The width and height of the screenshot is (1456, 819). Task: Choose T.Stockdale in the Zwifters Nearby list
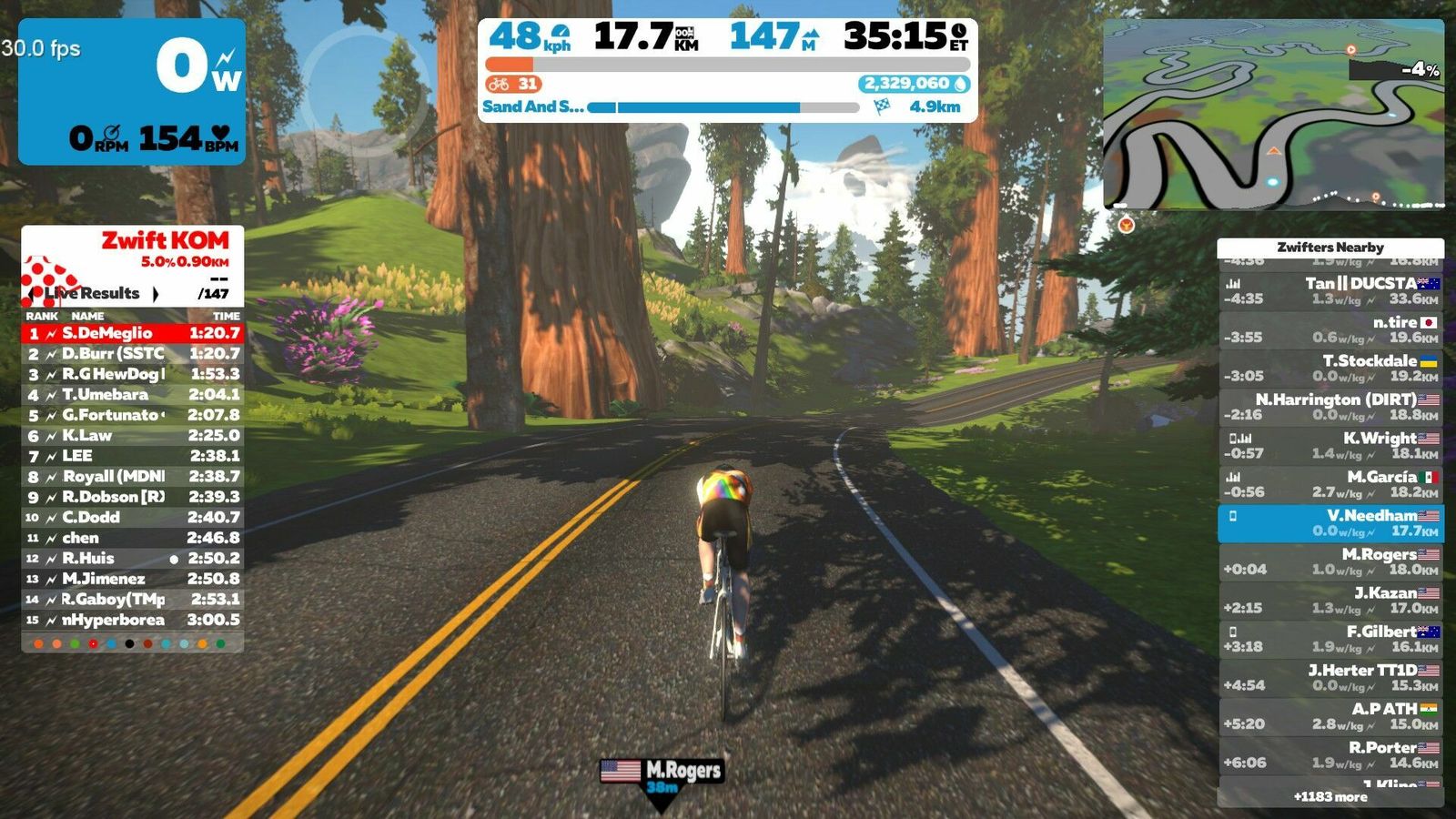tap(1330, 369)
